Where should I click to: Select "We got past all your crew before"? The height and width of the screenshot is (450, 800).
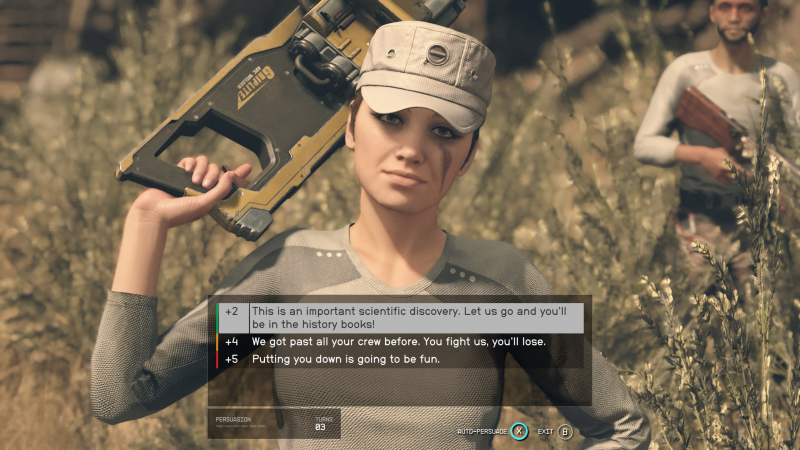pos(400,342)
